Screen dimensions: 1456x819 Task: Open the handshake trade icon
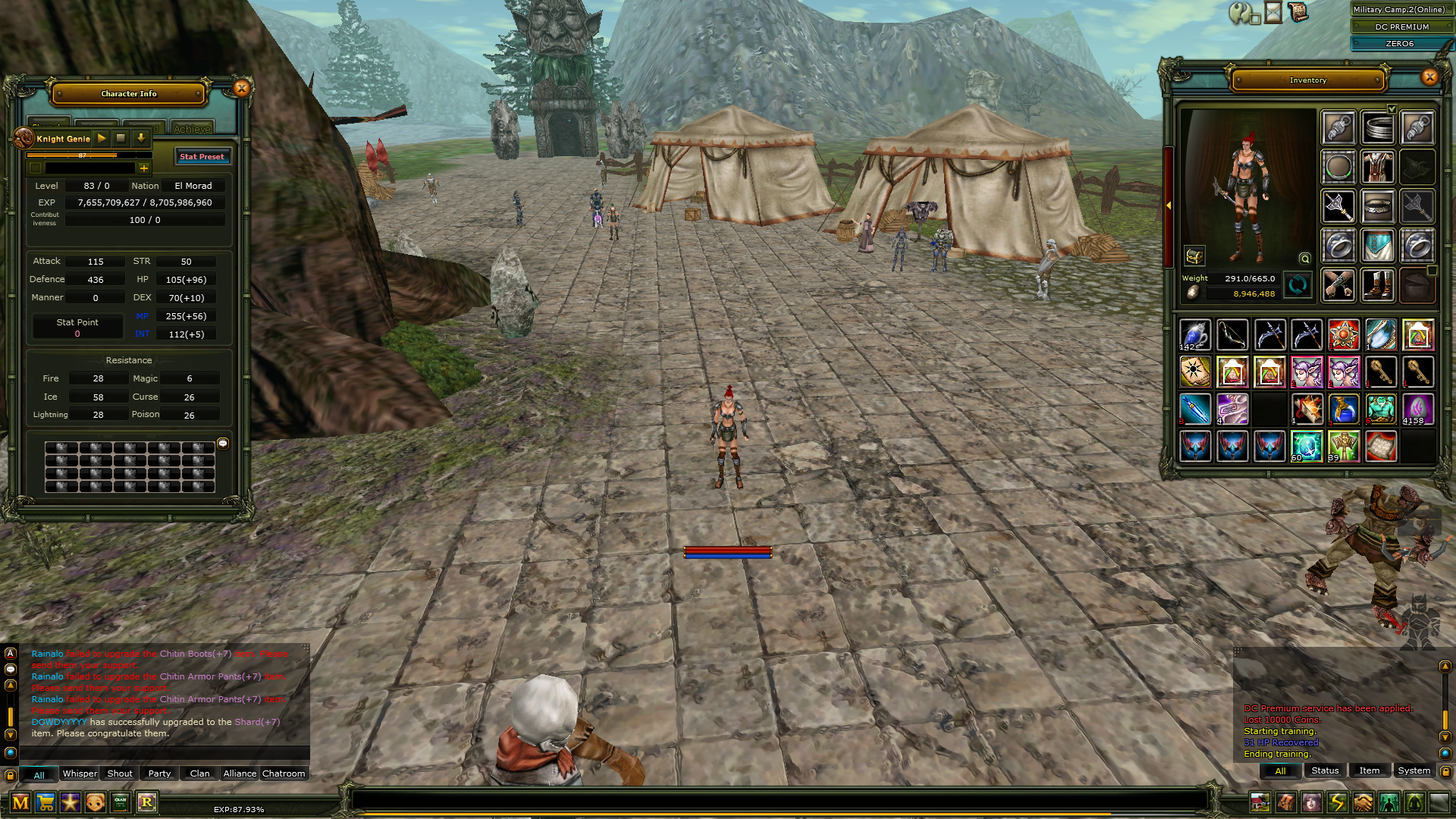[1362, 802]
